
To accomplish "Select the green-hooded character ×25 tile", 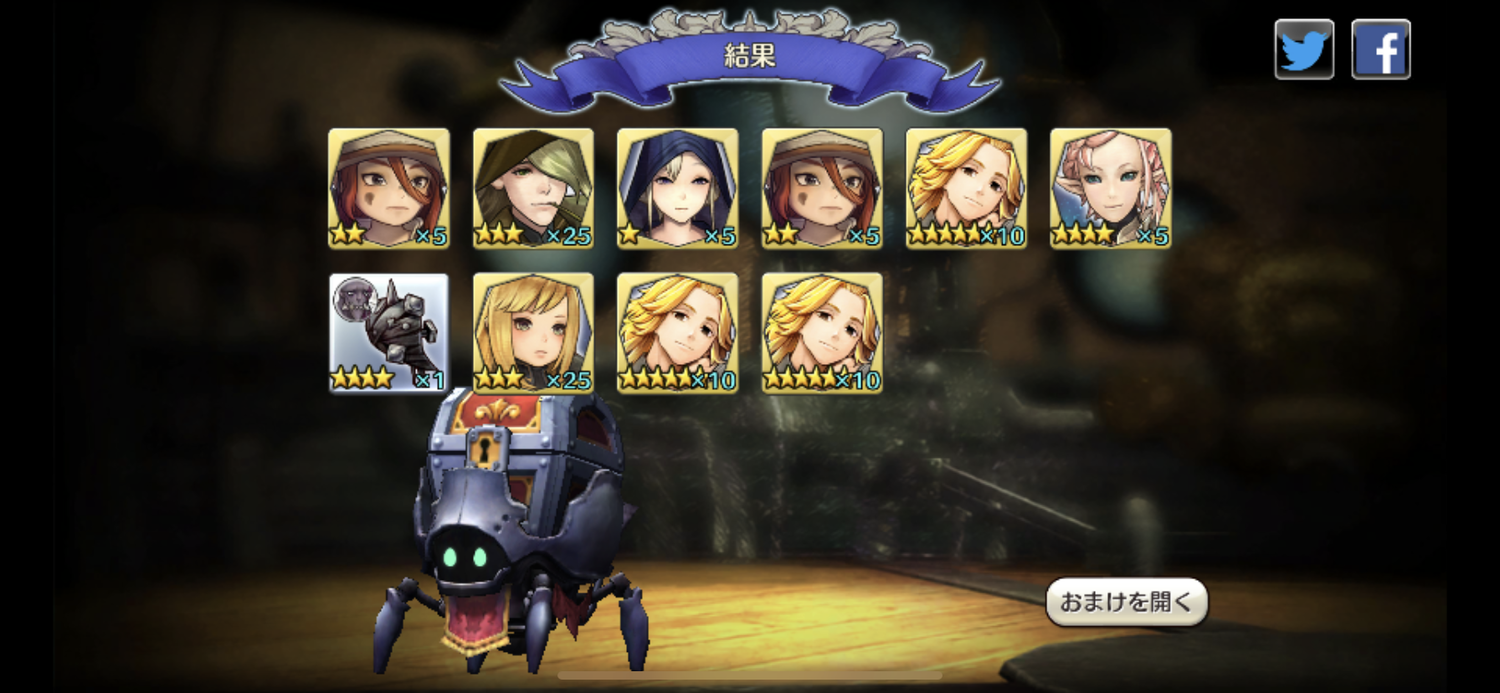I will (x=533, y=188).
